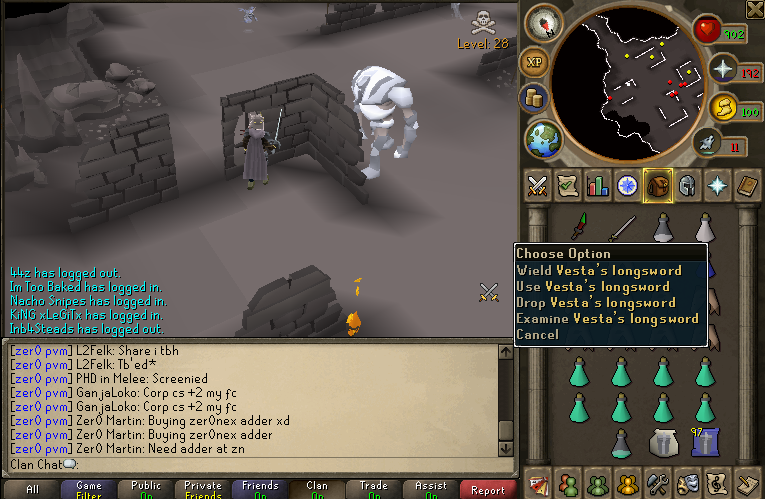Switch chat to the Clan filter

(317, 490)
